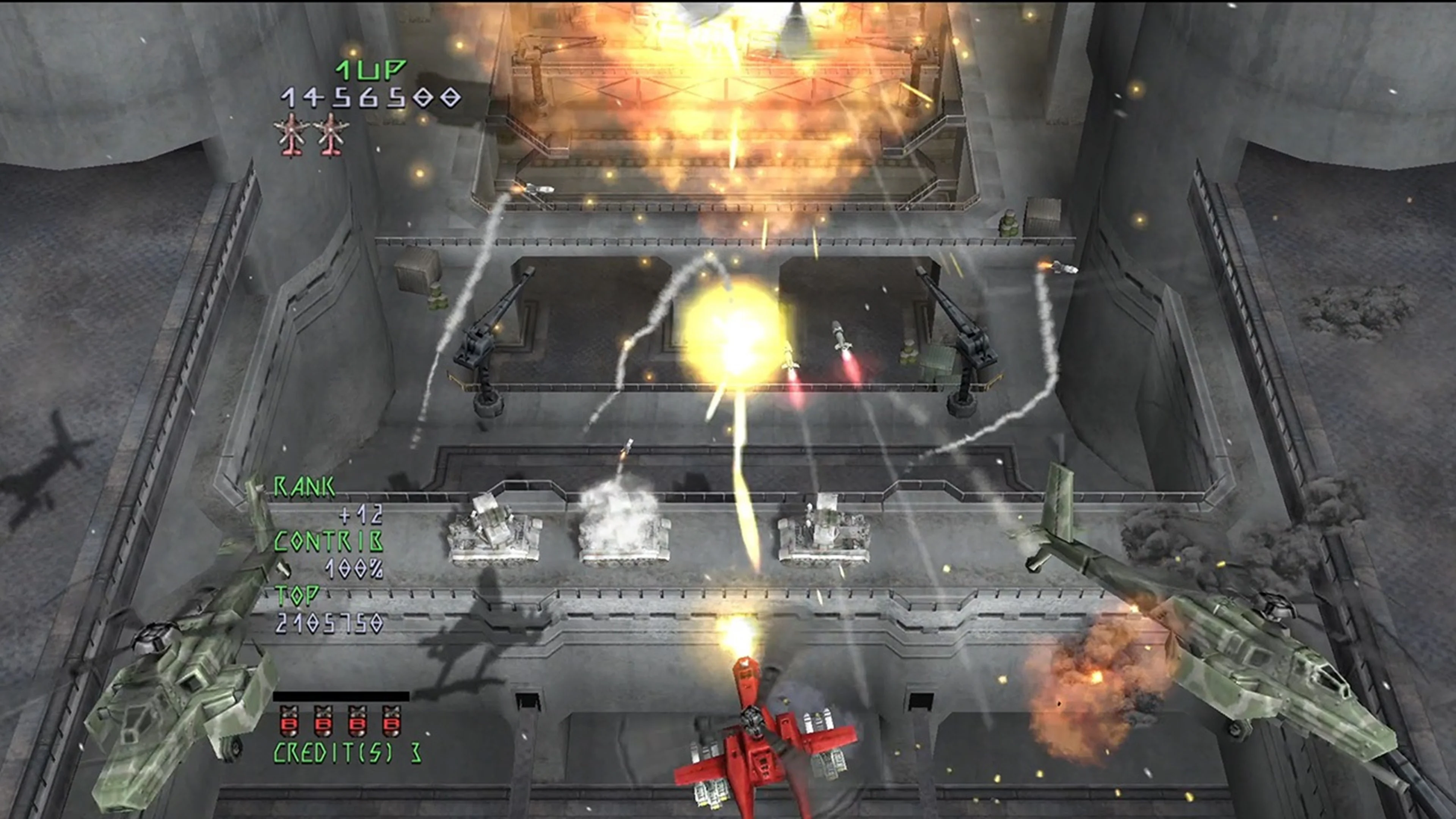Click the current score 1456500

click(x=367, y=97)
